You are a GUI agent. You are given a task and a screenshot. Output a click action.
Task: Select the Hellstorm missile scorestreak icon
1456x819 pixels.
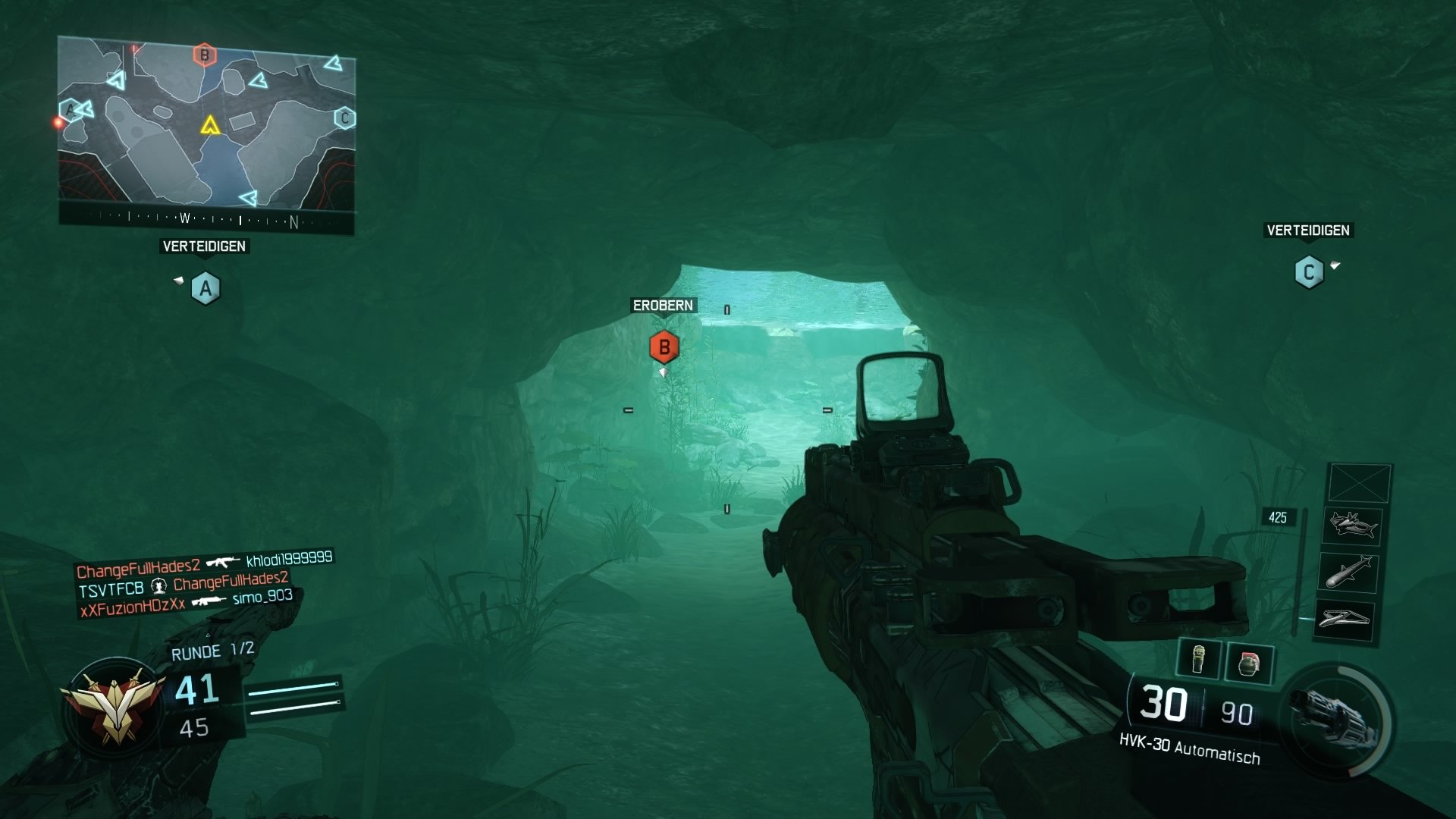point(1349,572)
